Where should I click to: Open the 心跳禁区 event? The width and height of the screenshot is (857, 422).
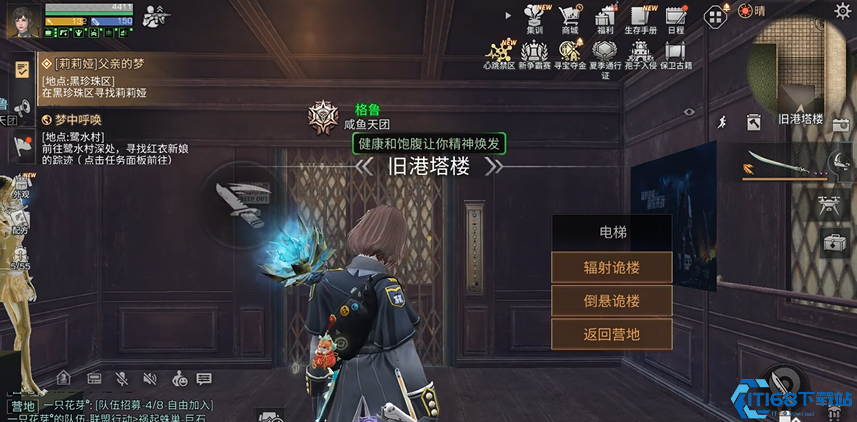(x=498, y=53)
